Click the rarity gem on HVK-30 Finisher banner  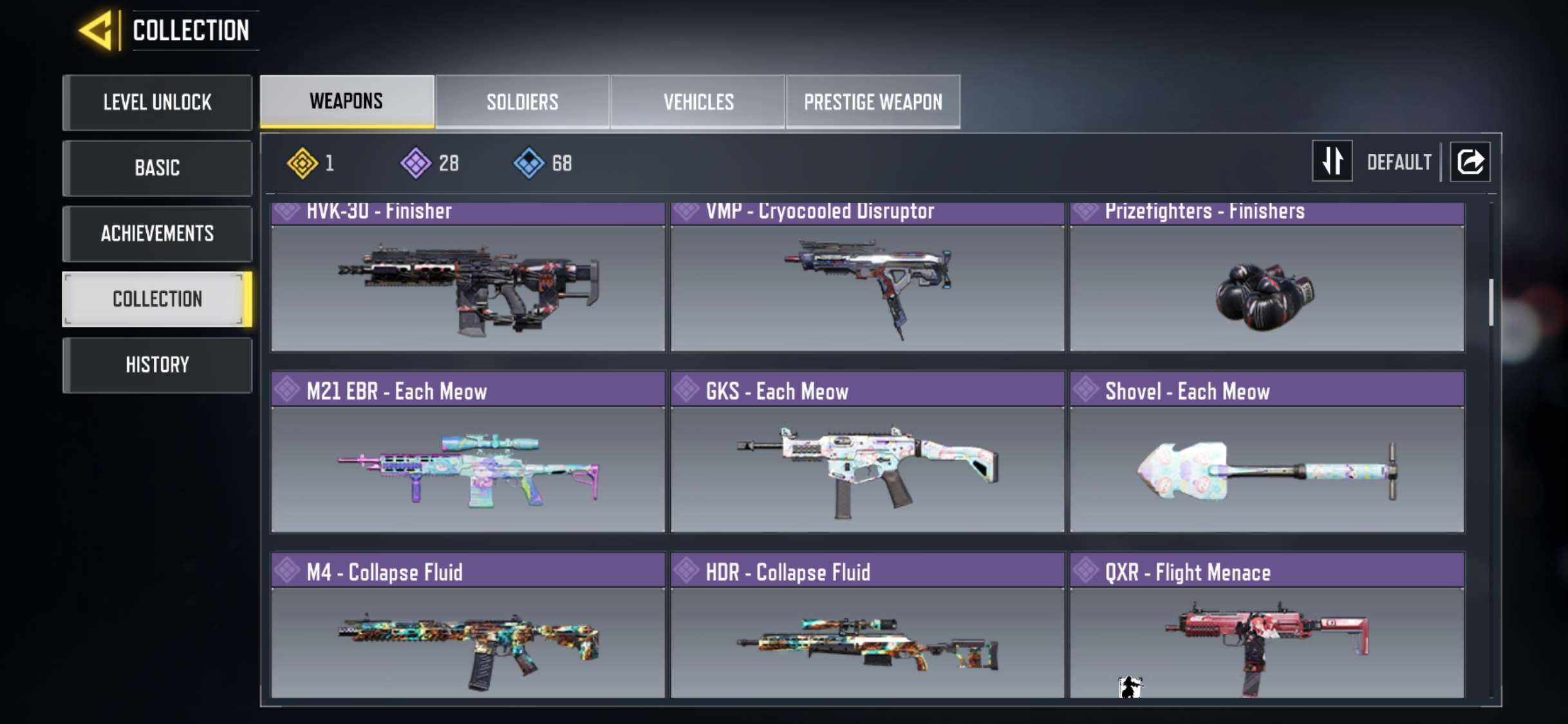coord(287,210)
